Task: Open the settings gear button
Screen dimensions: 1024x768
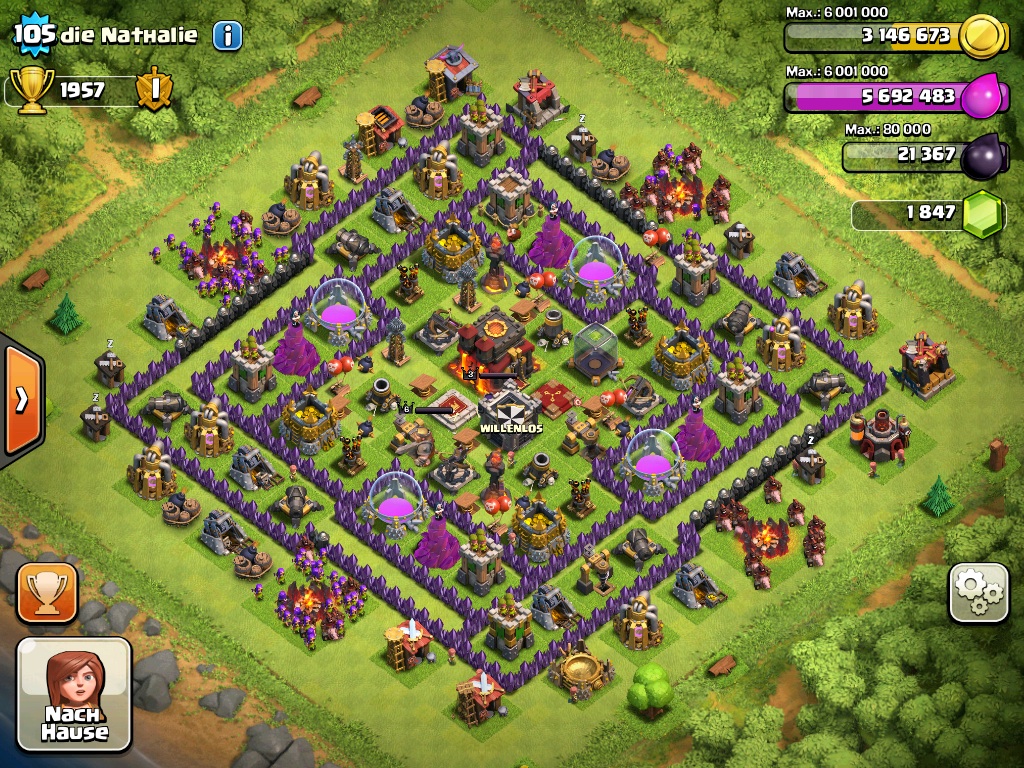Action: coord(979,594)
